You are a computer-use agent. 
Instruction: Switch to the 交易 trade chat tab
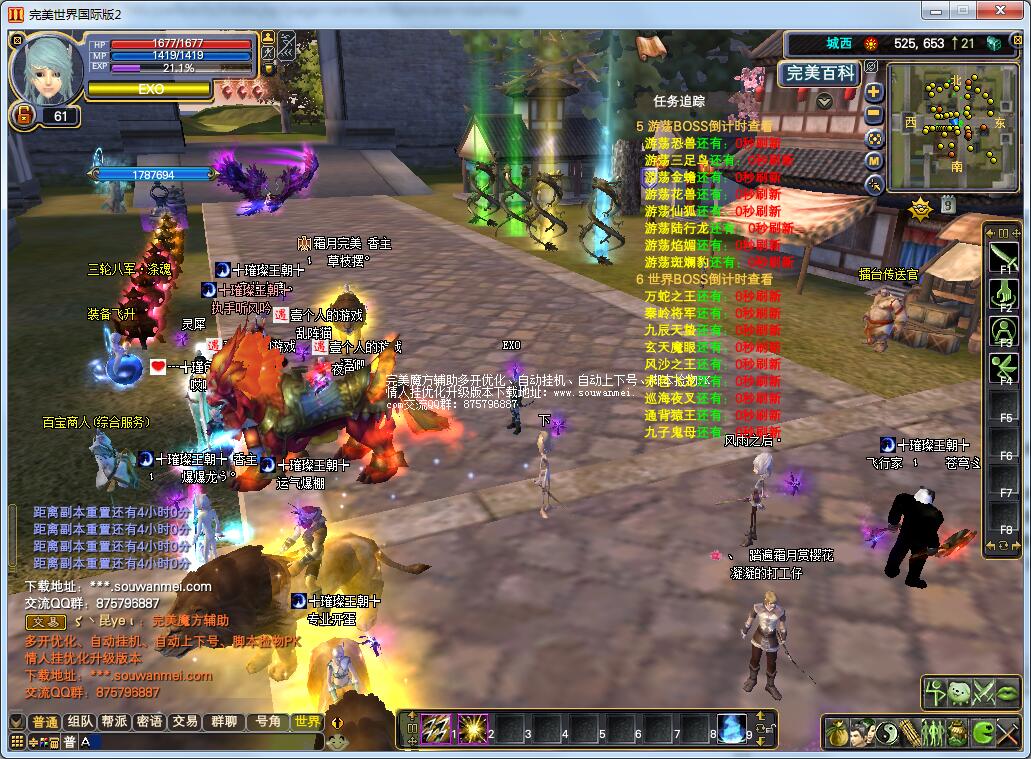pos(185,722)
